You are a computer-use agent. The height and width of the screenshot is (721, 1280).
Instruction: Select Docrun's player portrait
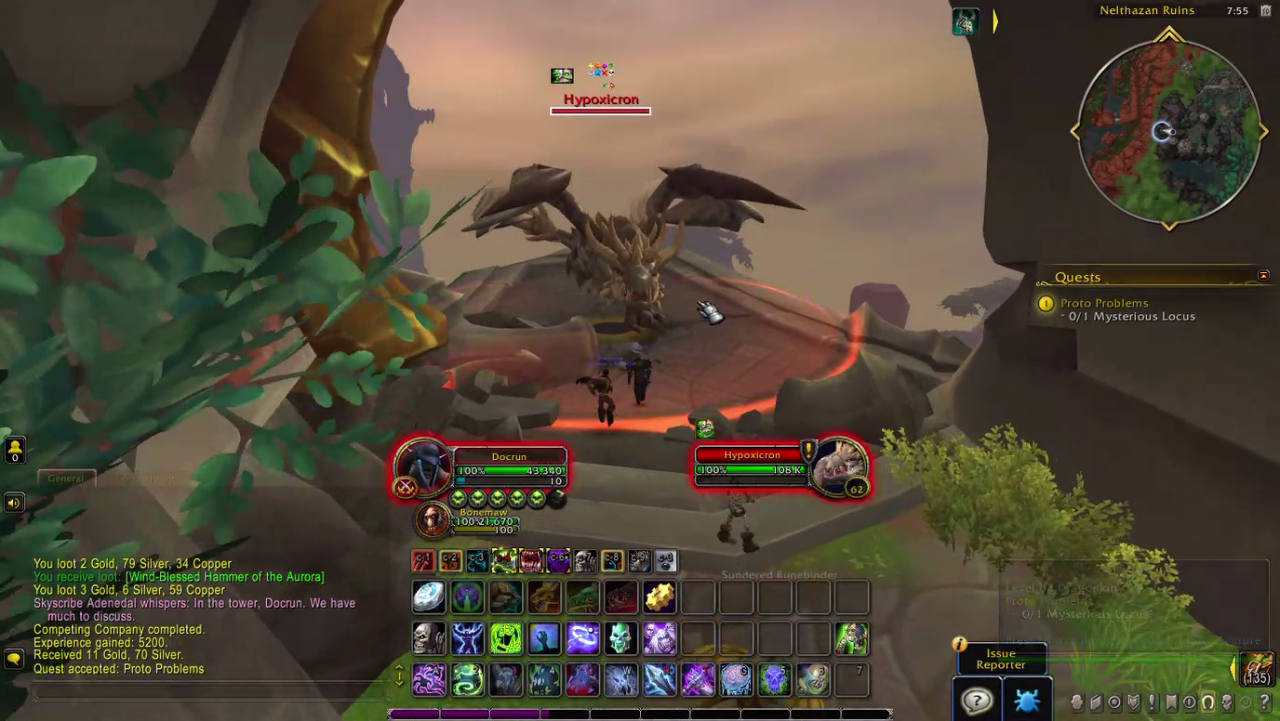pyautogui.click(x=422, y=468)
